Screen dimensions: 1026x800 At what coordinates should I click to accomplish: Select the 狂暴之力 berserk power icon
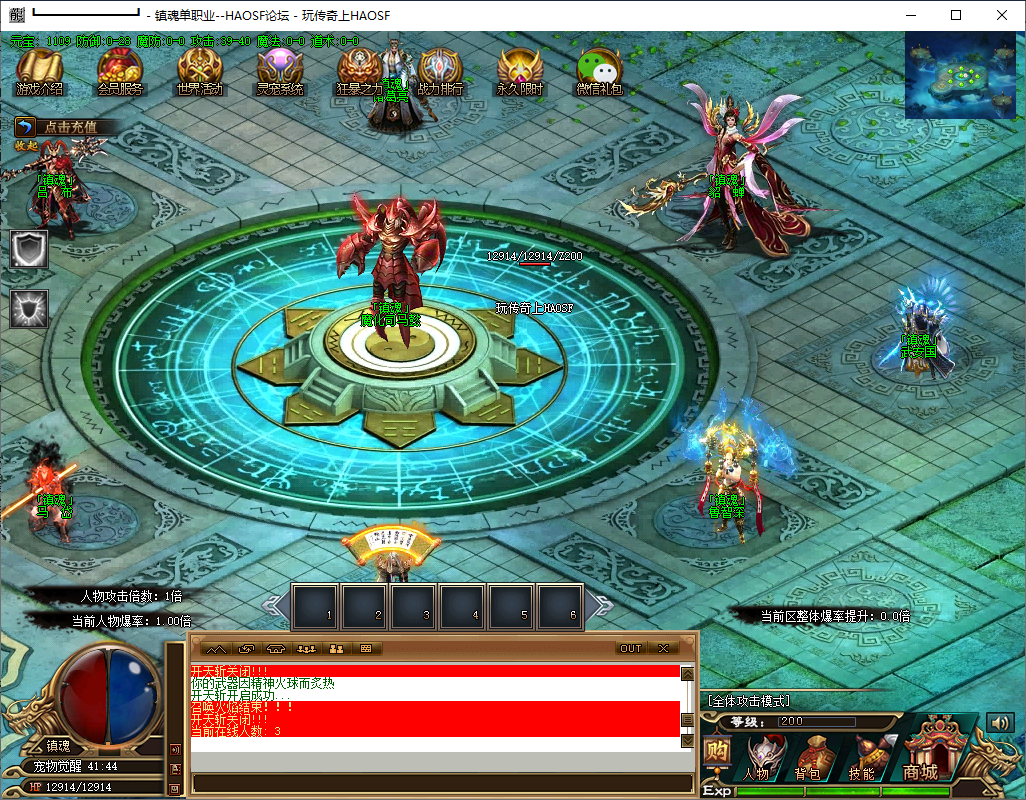pos(359,72)
